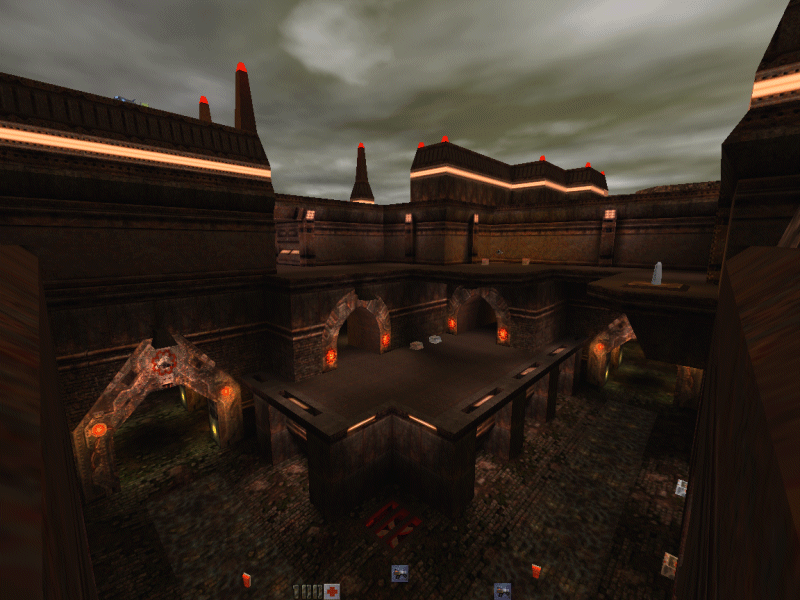The image size is (800, 600).
Task: Click the red cross health icon
Action: (332, 590)
